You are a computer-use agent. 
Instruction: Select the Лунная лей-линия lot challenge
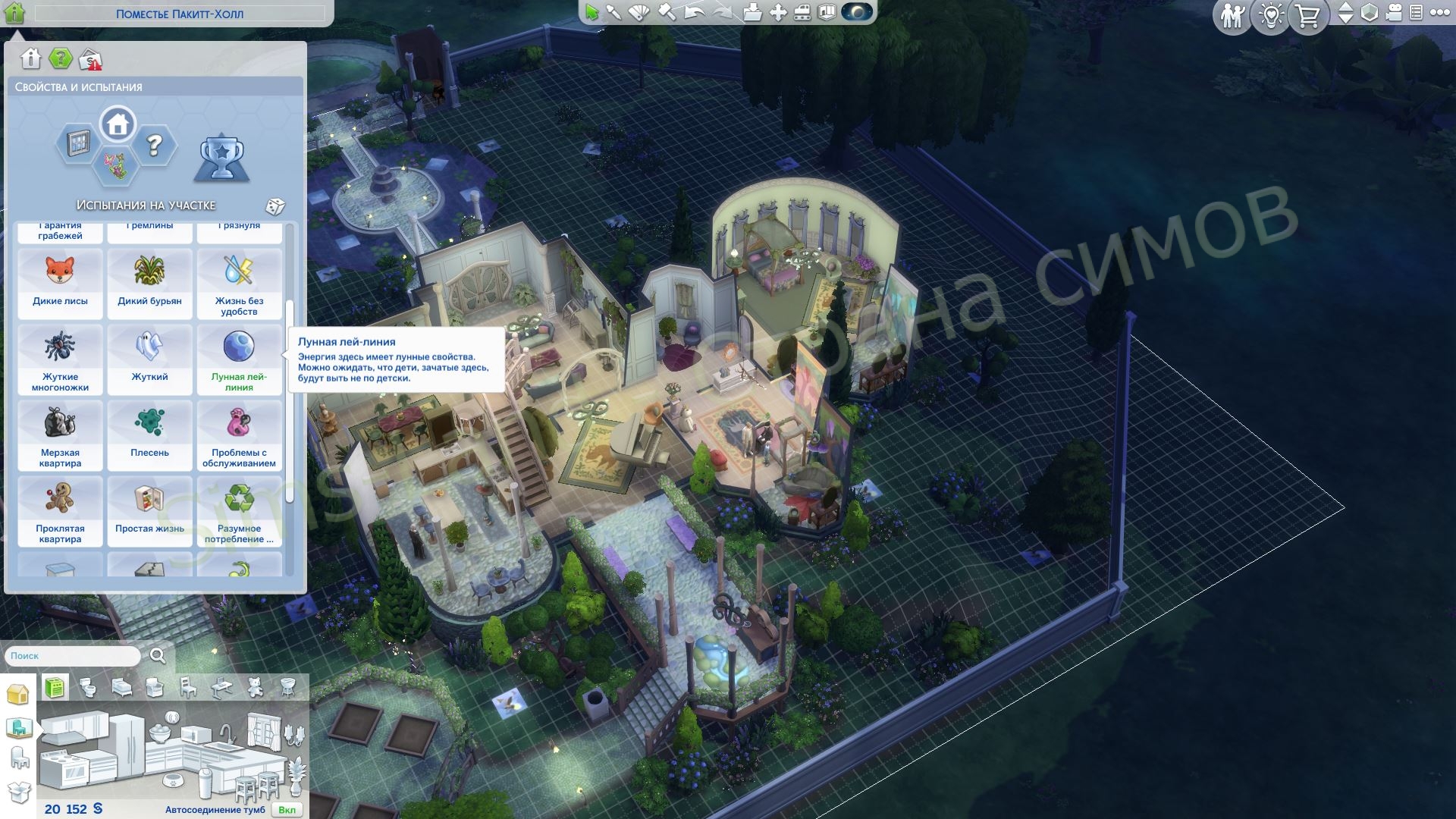coord(239,359)
